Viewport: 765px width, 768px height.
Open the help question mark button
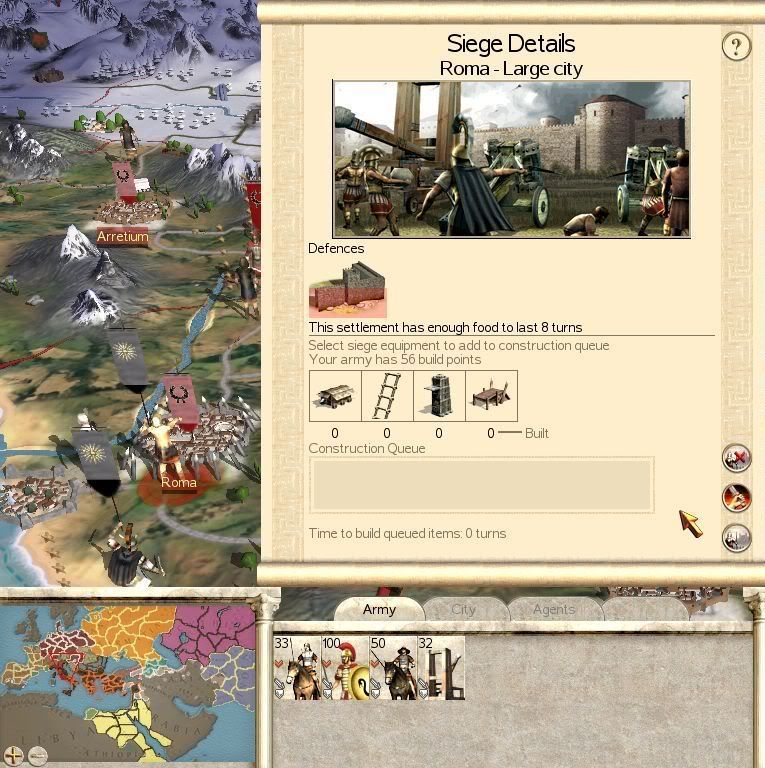pyautogui.click(x=736, y=46)
